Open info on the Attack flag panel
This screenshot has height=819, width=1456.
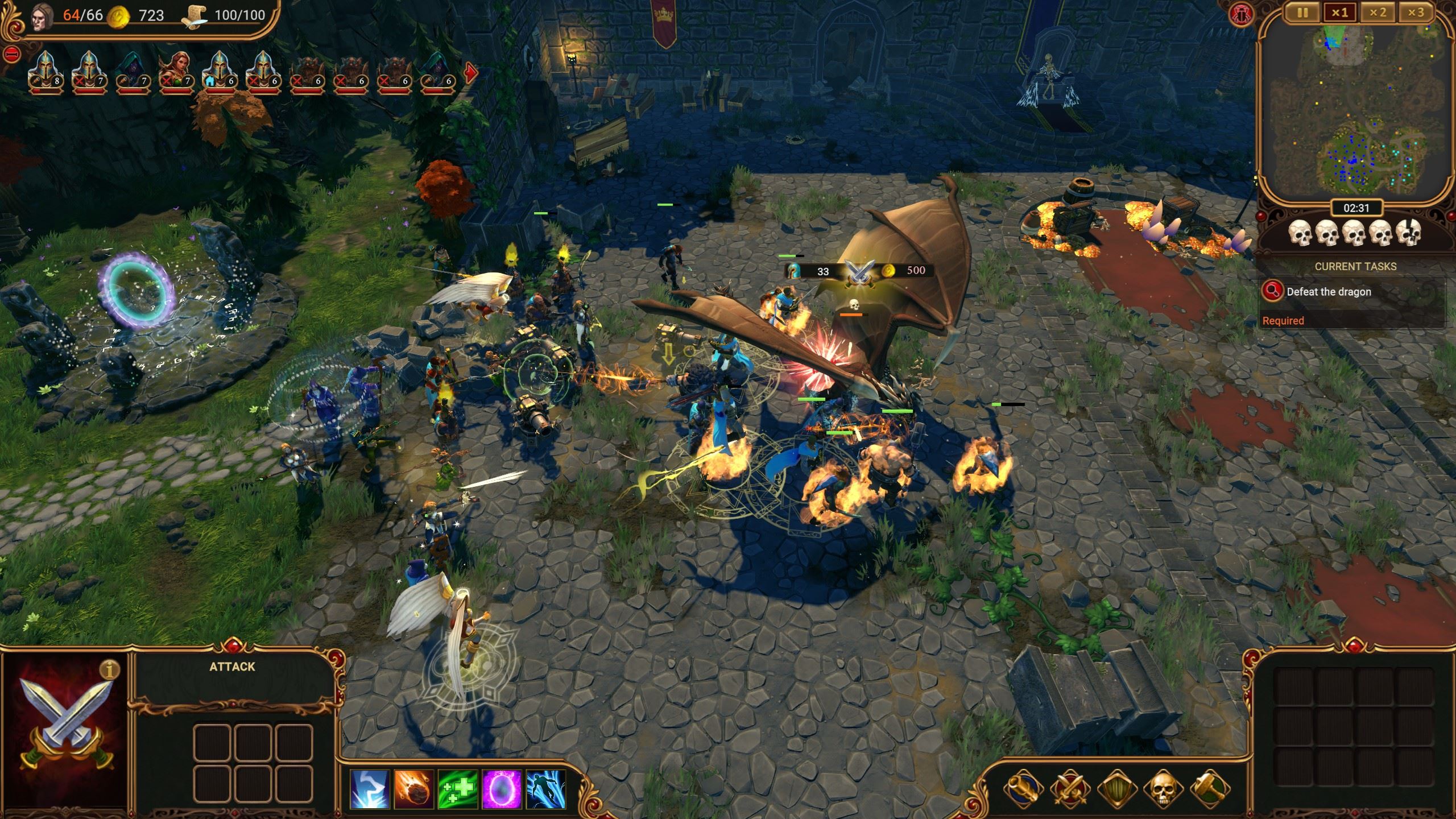tap(109, 670)
